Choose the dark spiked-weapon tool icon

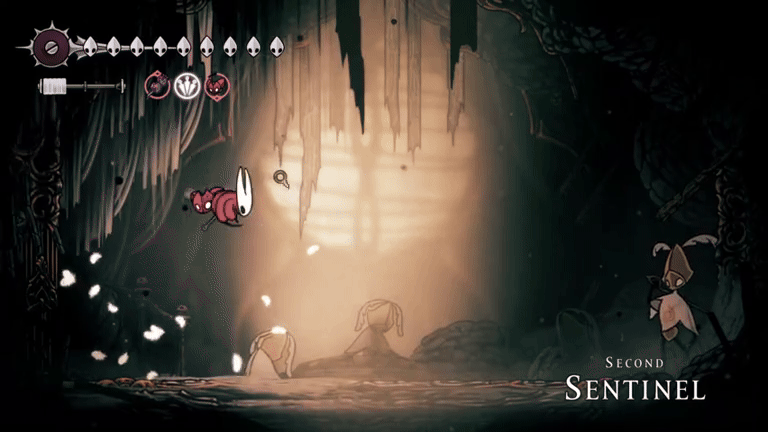pyautogui.click(x=158, y=87)
